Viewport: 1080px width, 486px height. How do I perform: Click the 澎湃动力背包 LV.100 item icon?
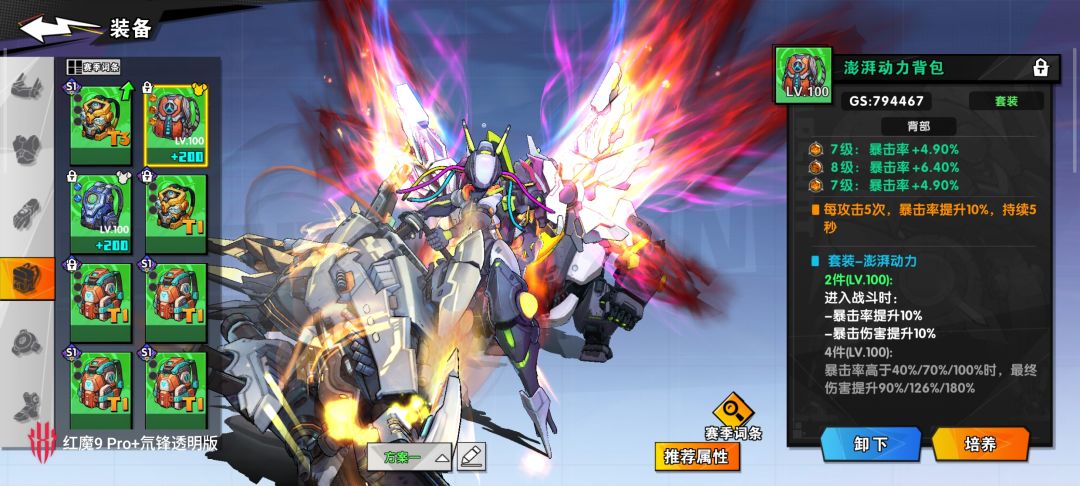click(803, 76)
